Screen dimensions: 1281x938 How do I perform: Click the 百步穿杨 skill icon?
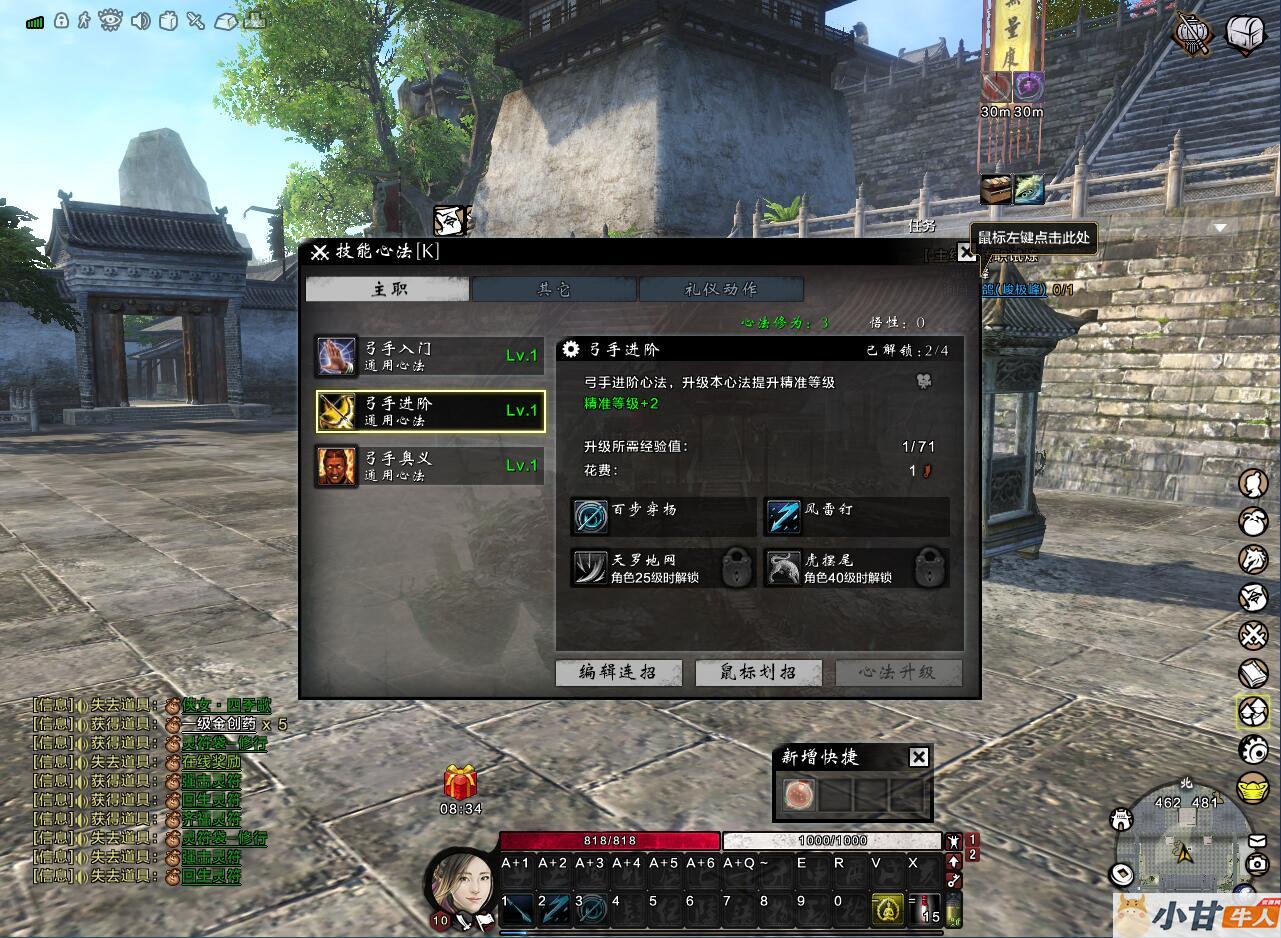pyautogui.click(x=591, y=517)
